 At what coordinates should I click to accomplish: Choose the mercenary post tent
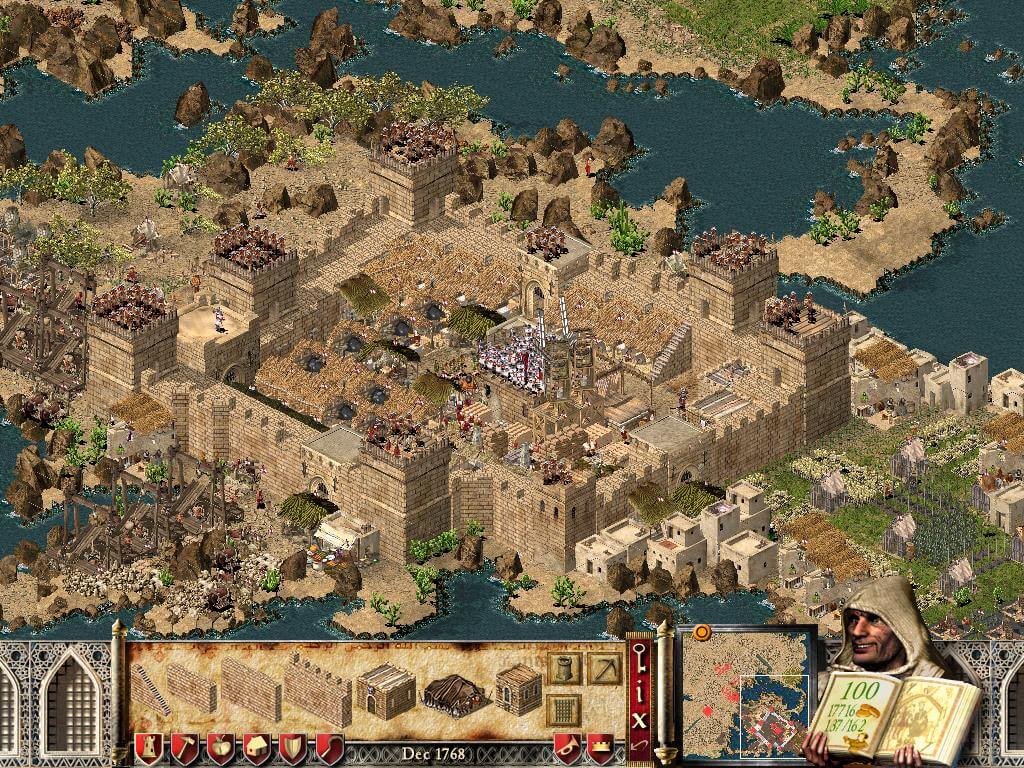(x=453, y=690)
